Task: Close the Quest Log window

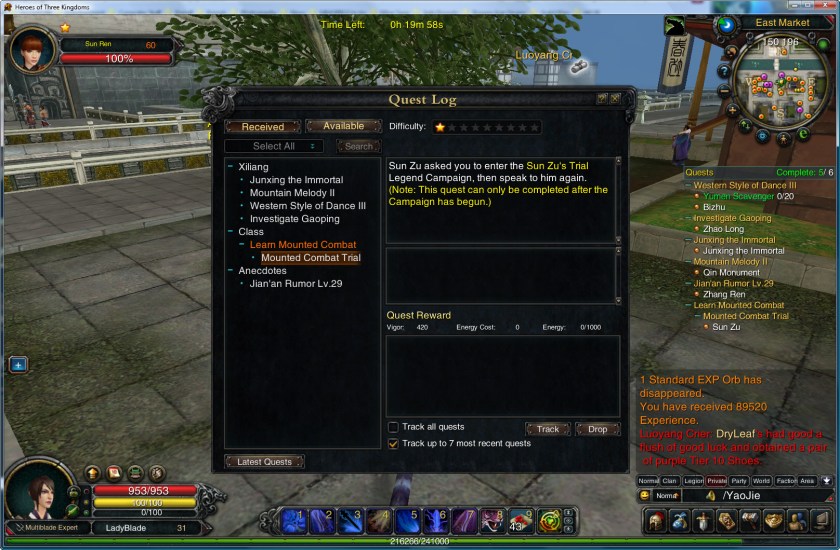Action: coord(615,99)
